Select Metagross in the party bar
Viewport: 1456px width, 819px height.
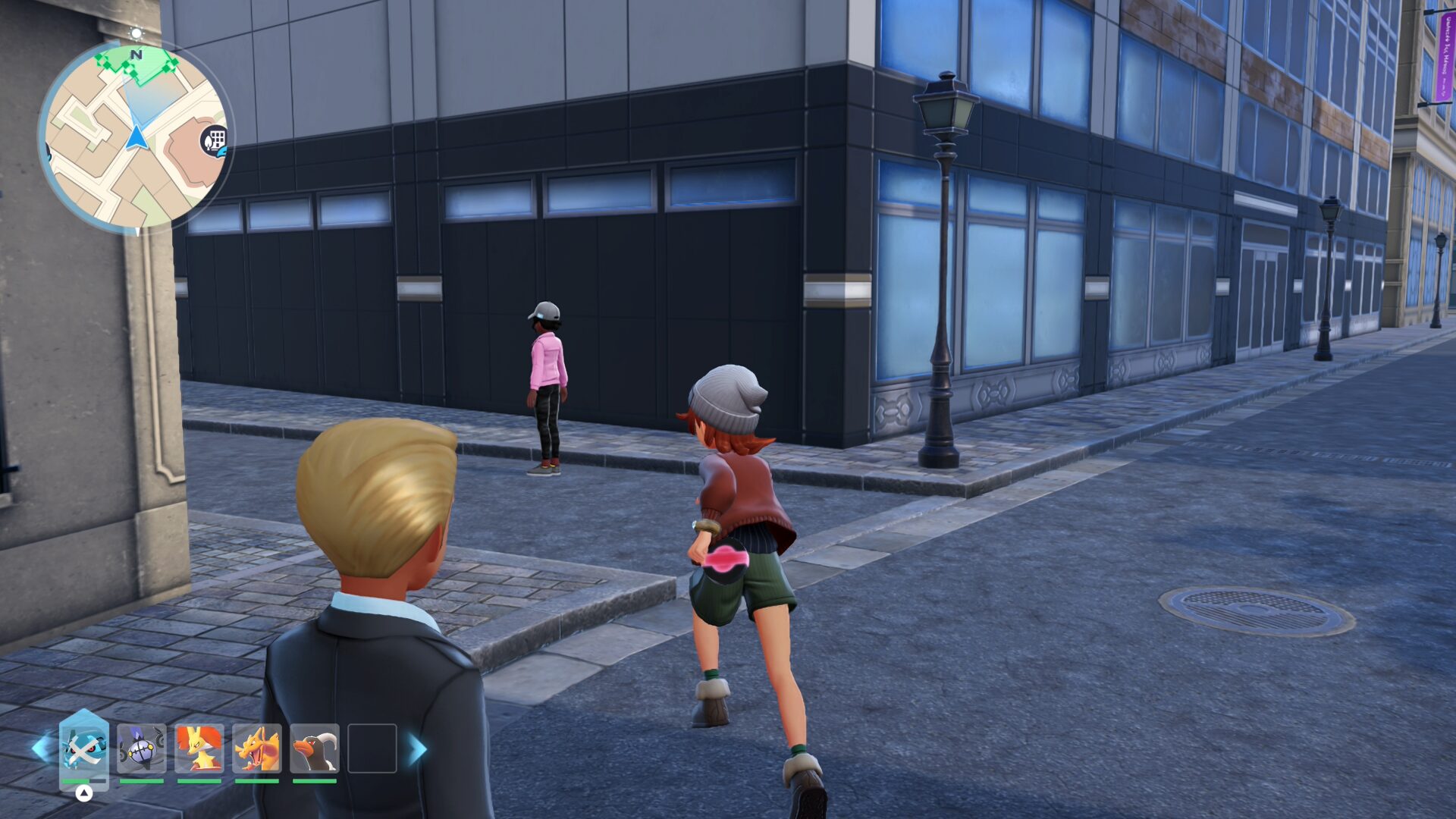coord(83,749)
